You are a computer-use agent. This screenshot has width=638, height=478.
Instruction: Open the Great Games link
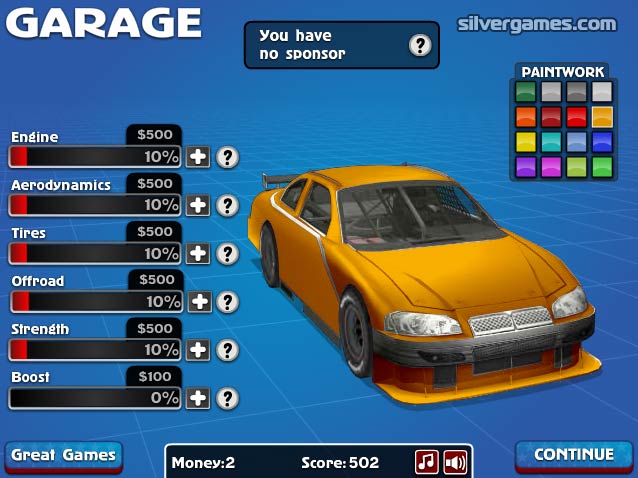(x=63, y=456)
